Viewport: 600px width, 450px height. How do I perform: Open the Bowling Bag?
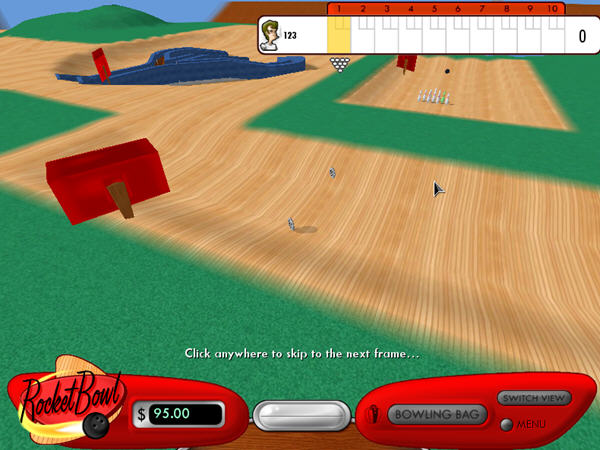[x=437, y=414]
